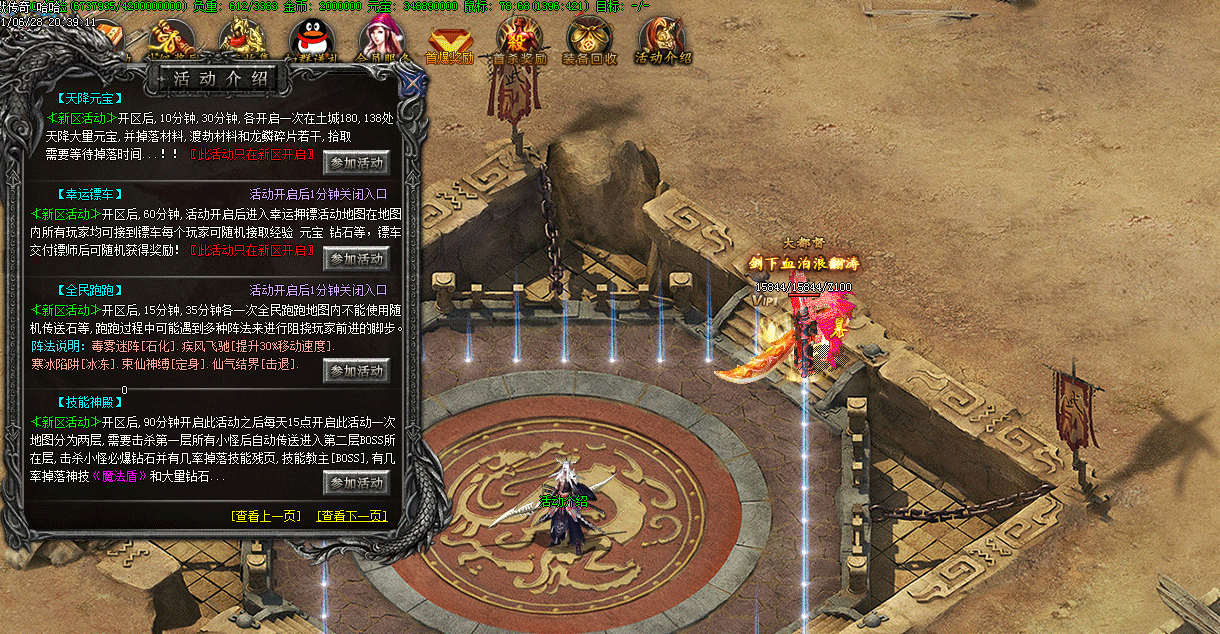Open 装备回收 equipment recycling

pos(590,41)
